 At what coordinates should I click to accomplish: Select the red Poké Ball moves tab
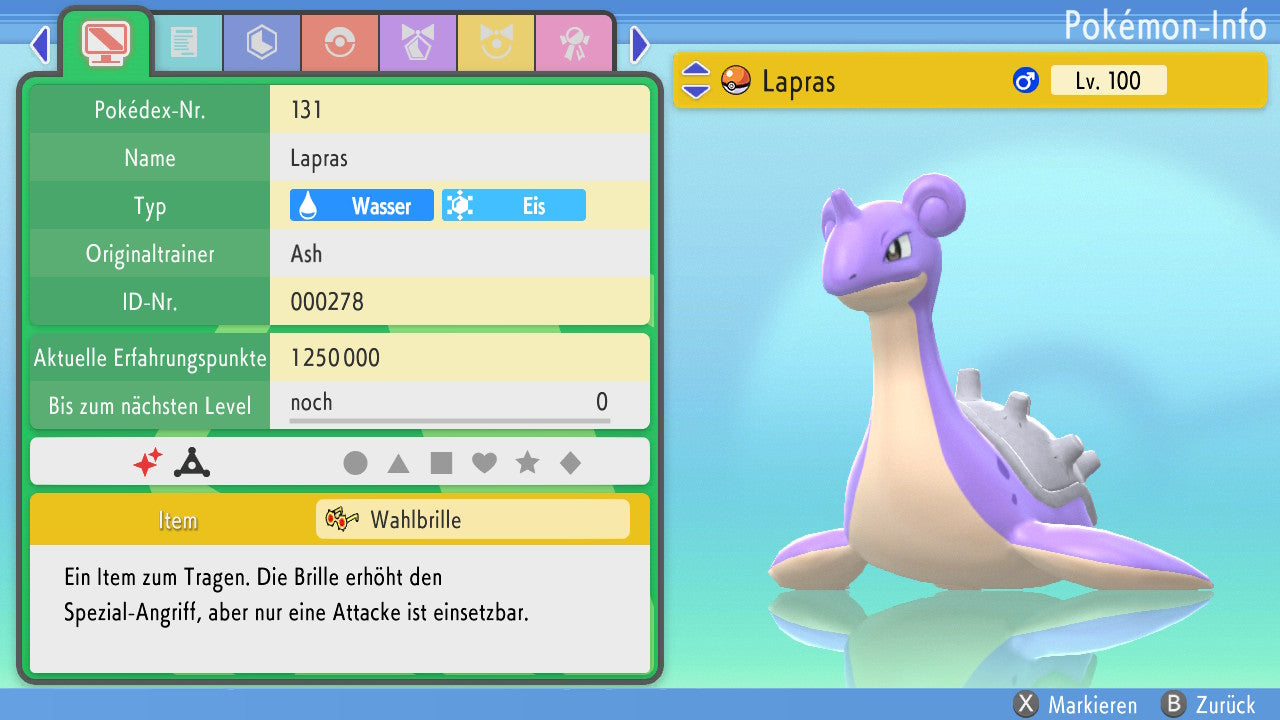339,43
